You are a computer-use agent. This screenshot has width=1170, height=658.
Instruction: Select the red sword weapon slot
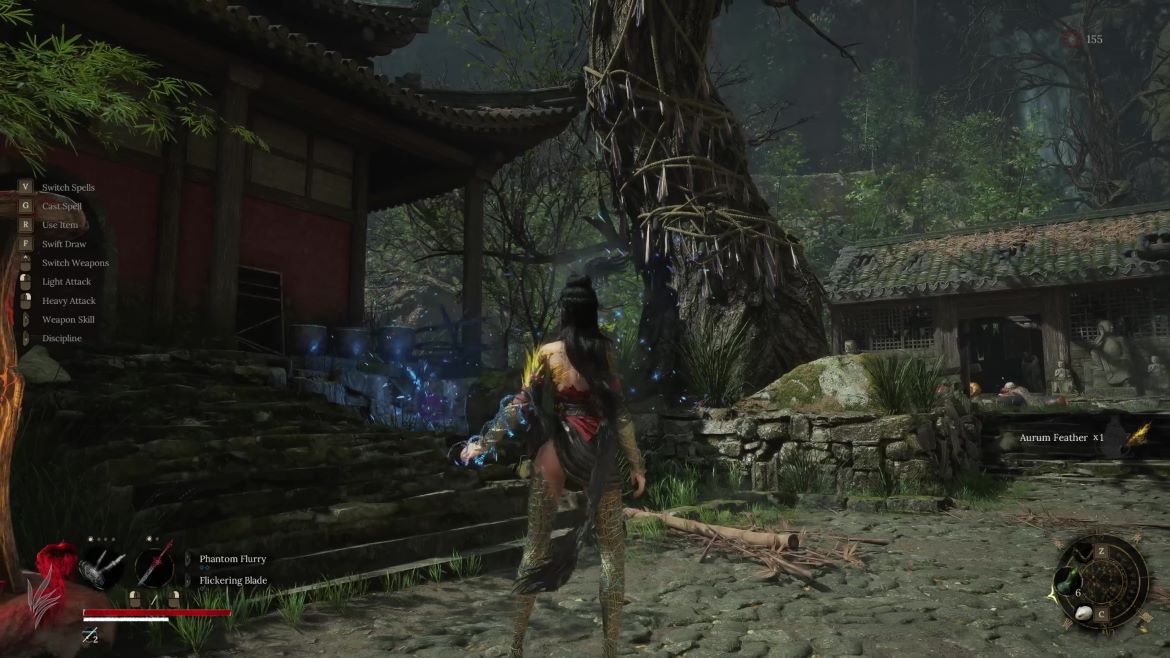tap(155, 567)
